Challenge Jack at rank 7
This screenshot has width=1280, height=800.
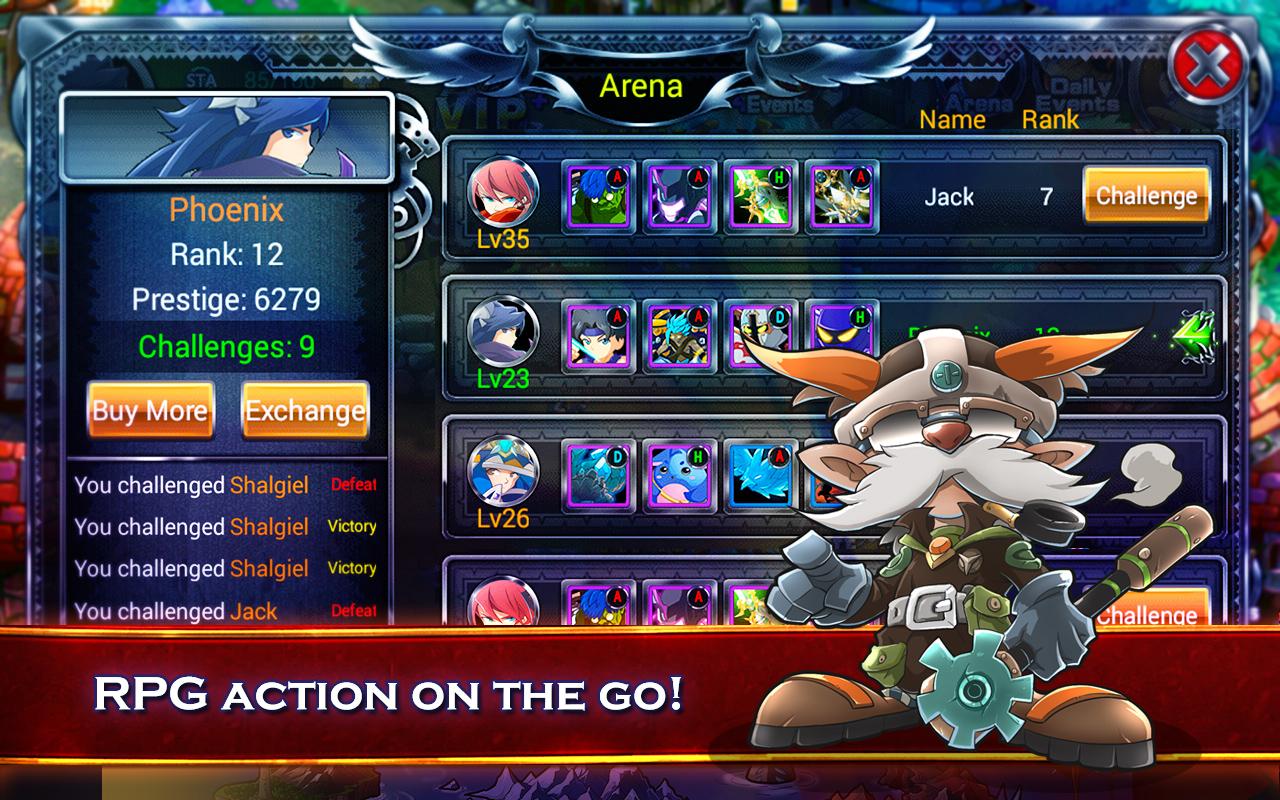(x=1146, y=195)
